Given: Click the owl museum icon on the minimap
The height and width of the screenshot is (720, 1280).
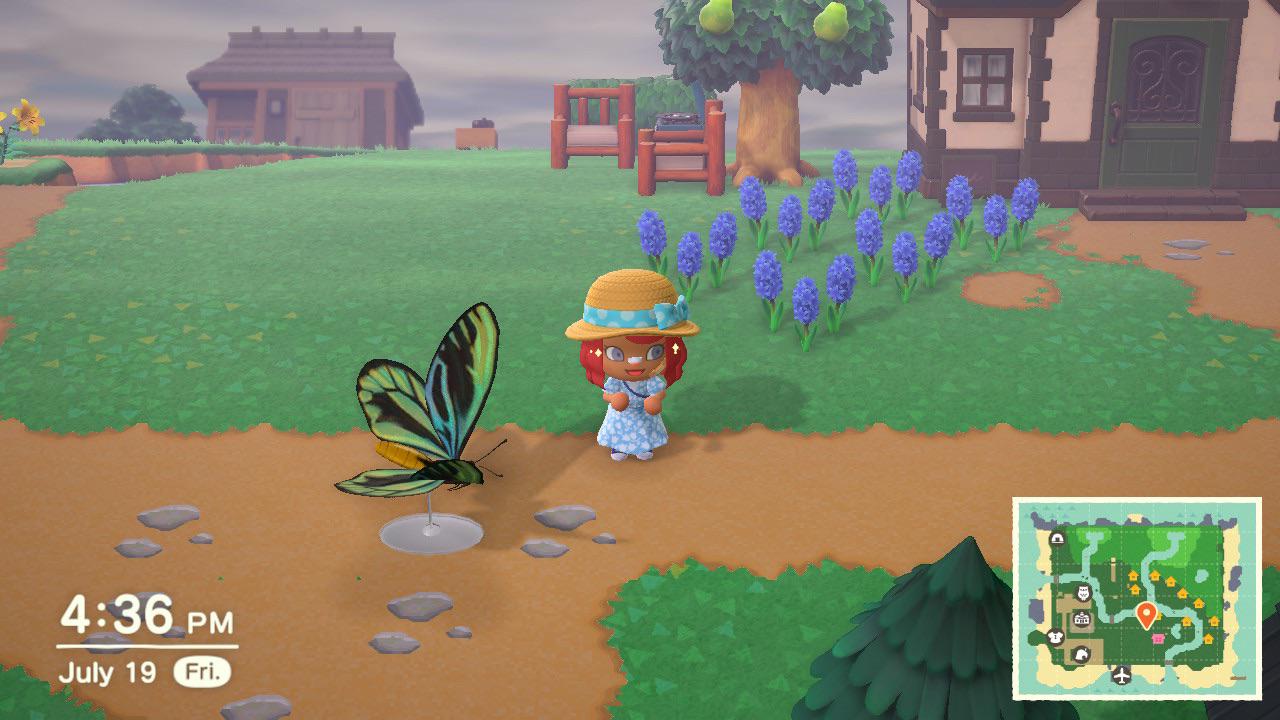Looking at the screenshot, I should tap(1082, 594).
